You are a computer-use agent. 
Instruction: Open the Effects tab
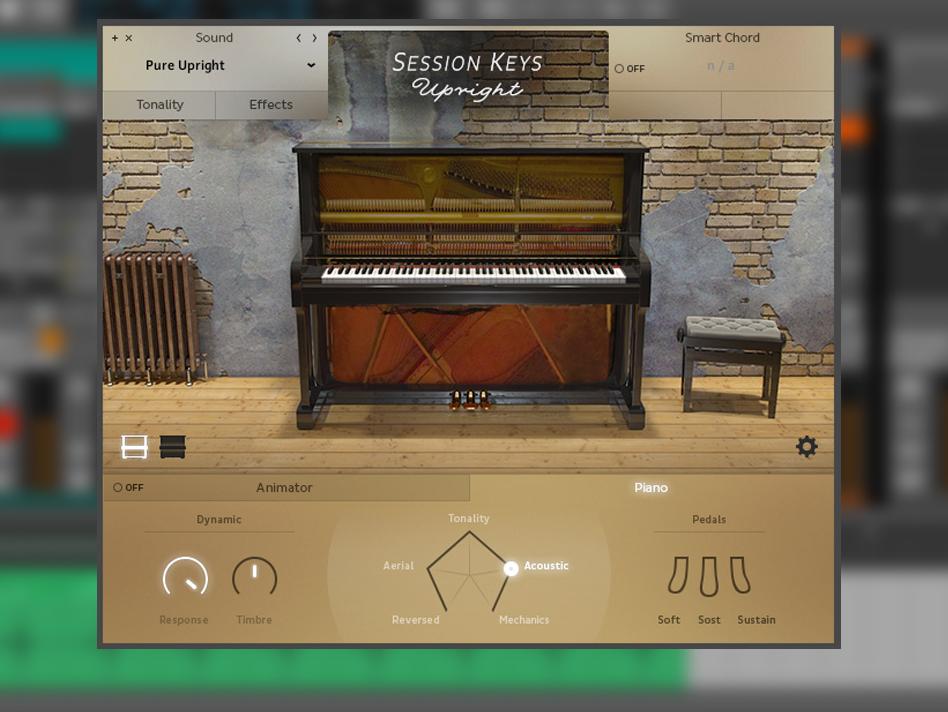(x=271, y=105)
